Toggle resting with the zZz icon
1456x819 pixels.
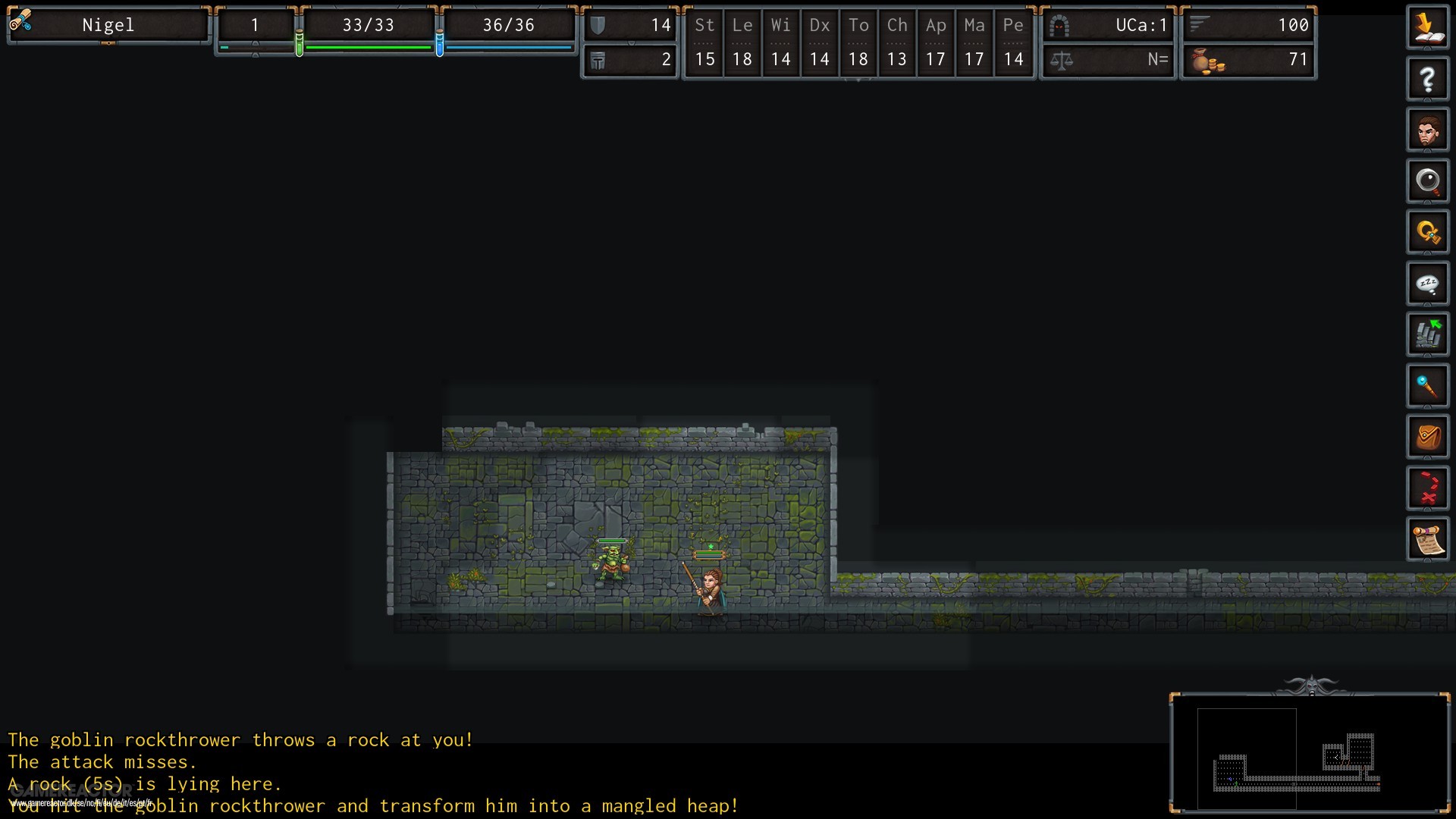tap(1428, 283)
